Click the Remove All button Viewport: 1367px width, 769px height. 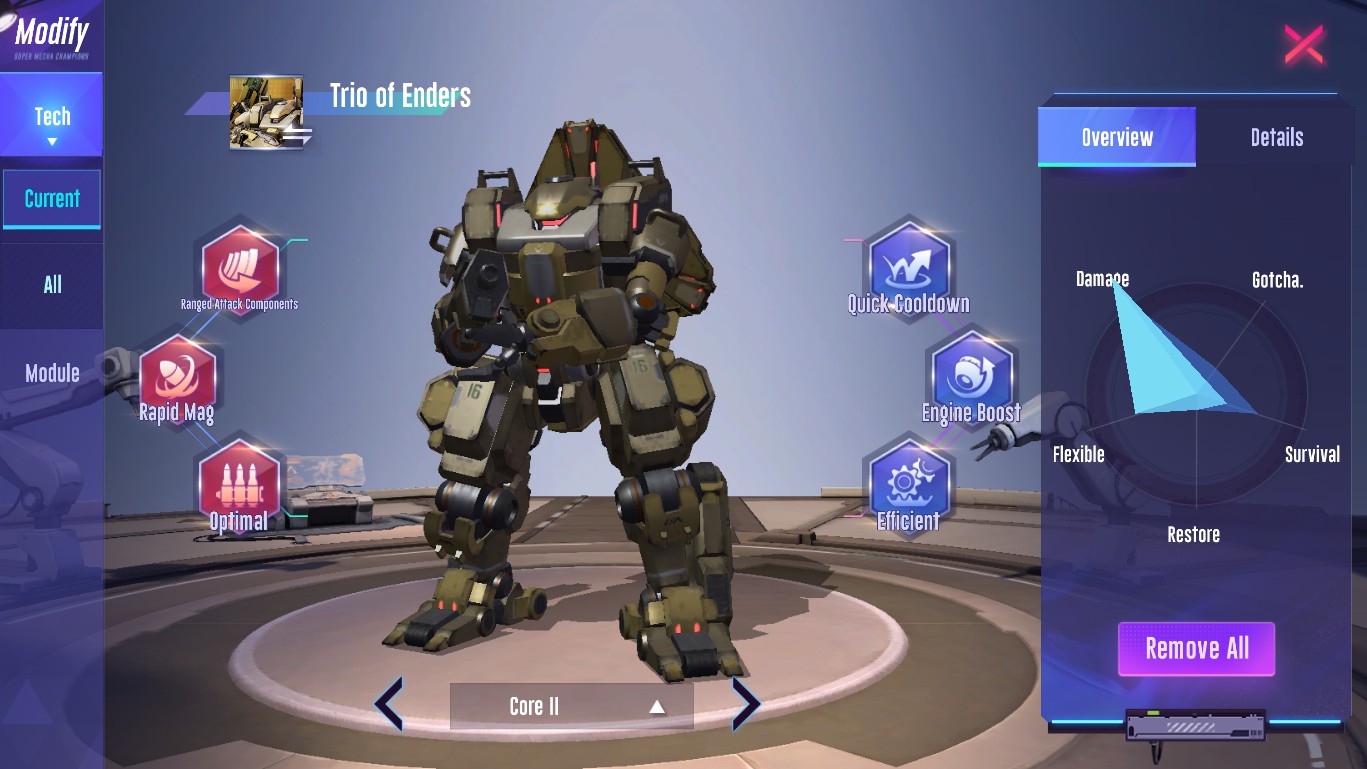[x=1196, y=649]
